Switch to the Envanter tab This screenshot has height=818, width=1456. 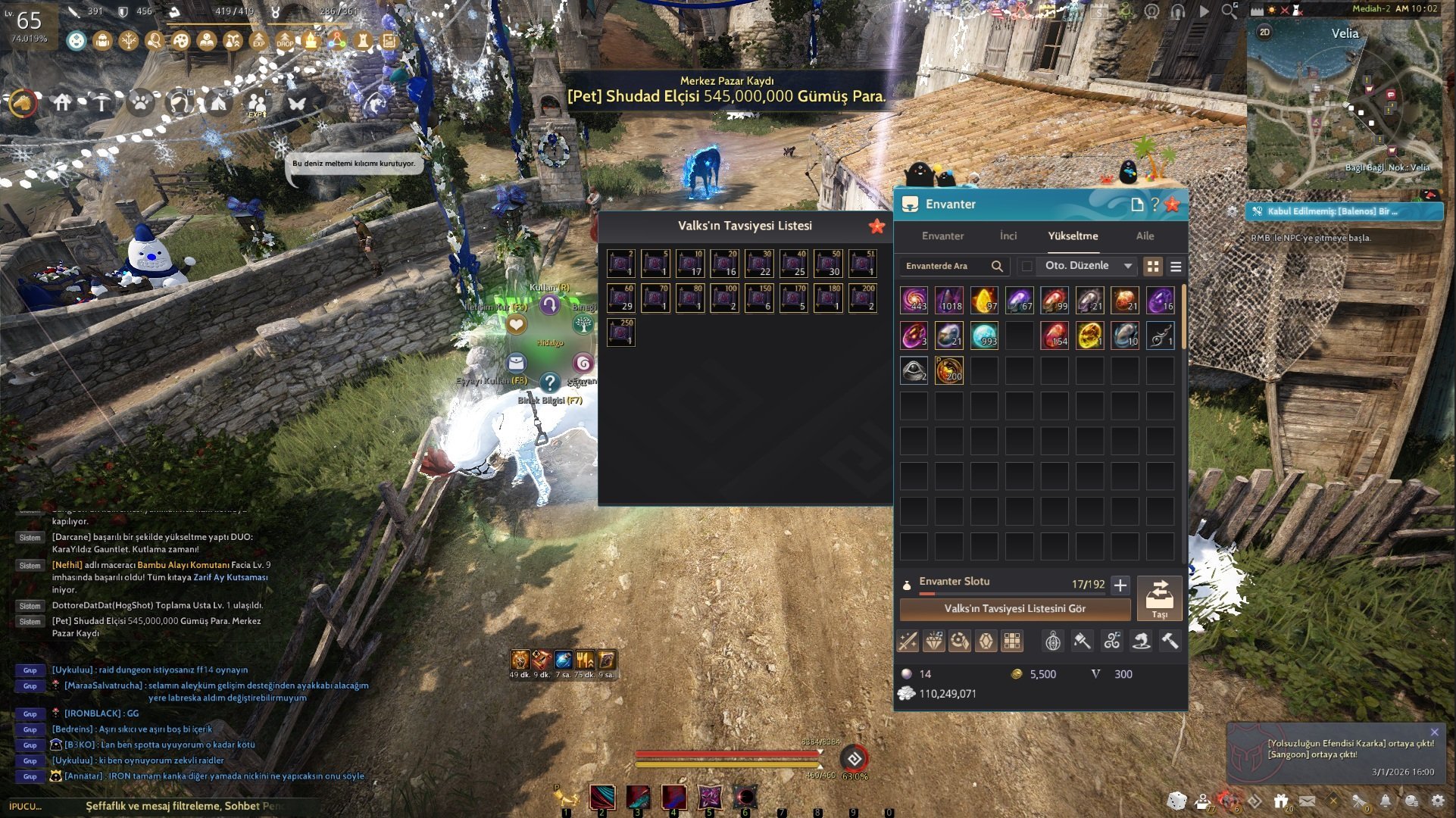tap(942, 236)
